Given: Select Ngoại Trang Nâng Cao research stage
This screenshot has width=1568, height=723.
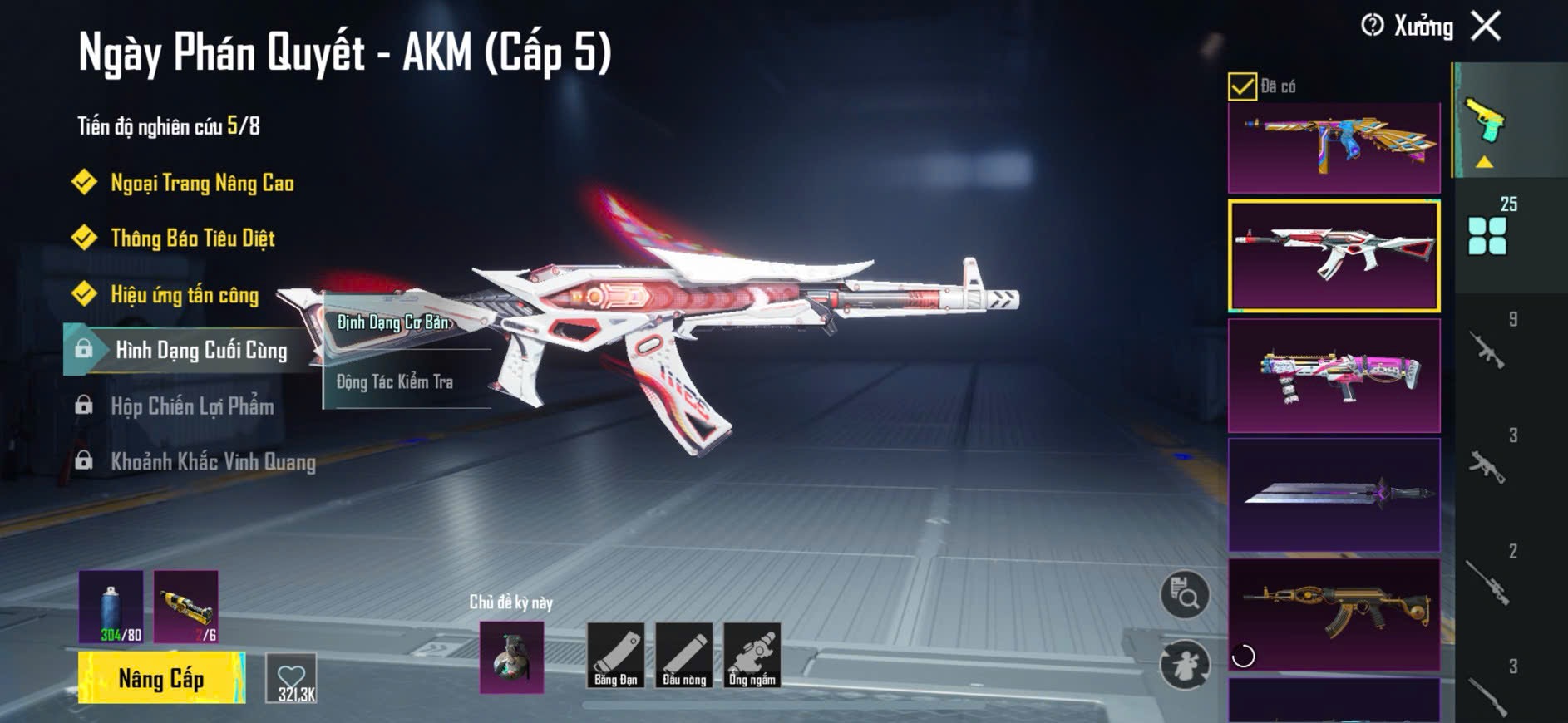Looking at the screenshot, I should (x=202, y=183).
